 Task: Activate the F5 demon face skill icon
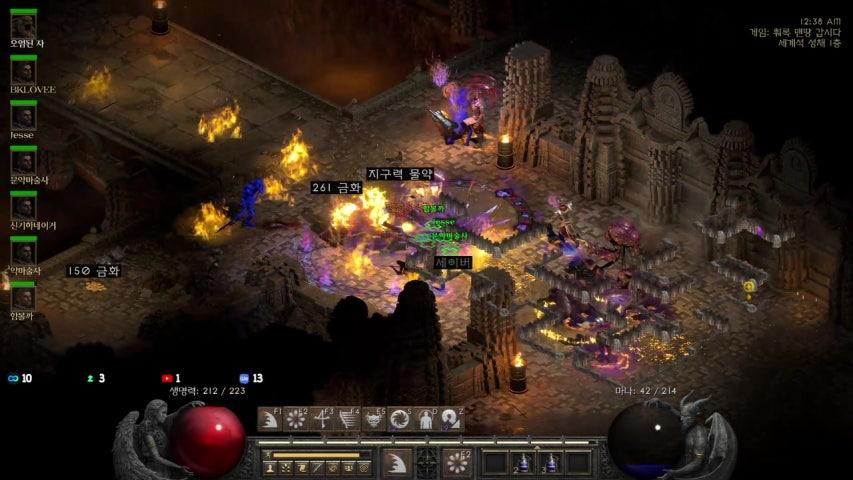pos(374,419)
